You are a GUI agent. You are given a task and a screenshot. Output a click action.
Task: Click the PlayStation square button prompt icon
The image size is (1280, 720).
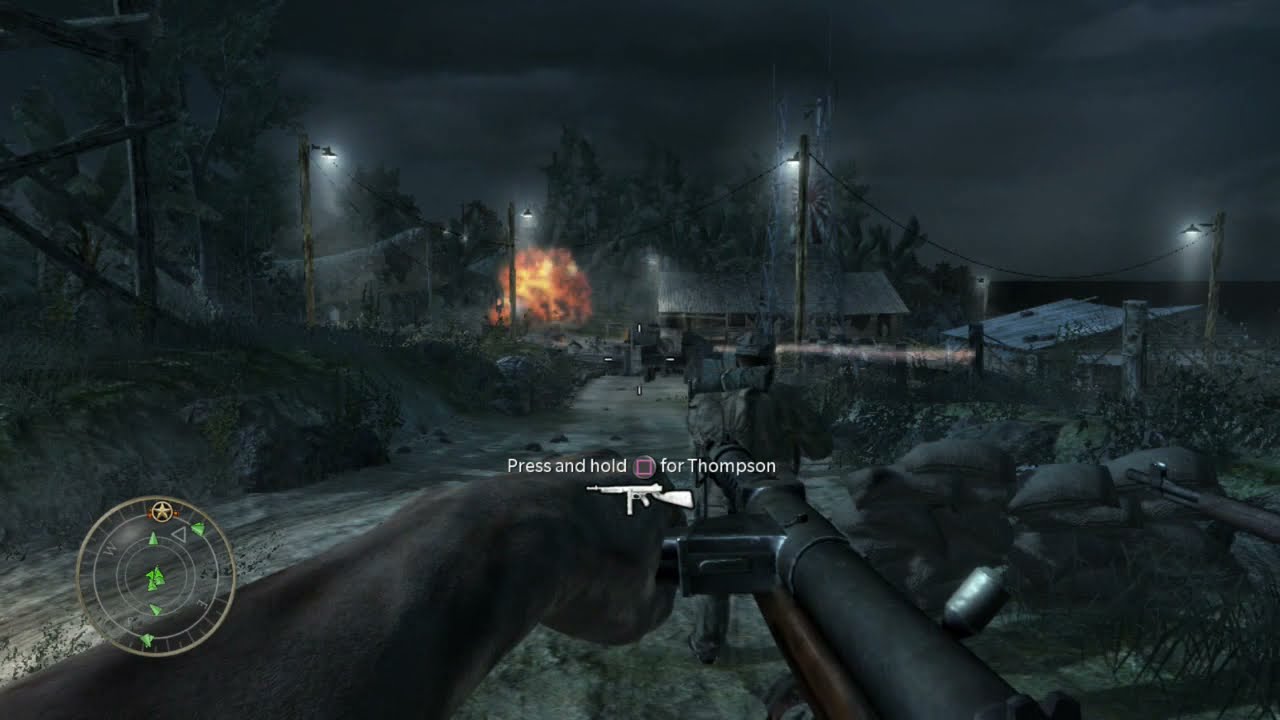[x=644, y=466]
